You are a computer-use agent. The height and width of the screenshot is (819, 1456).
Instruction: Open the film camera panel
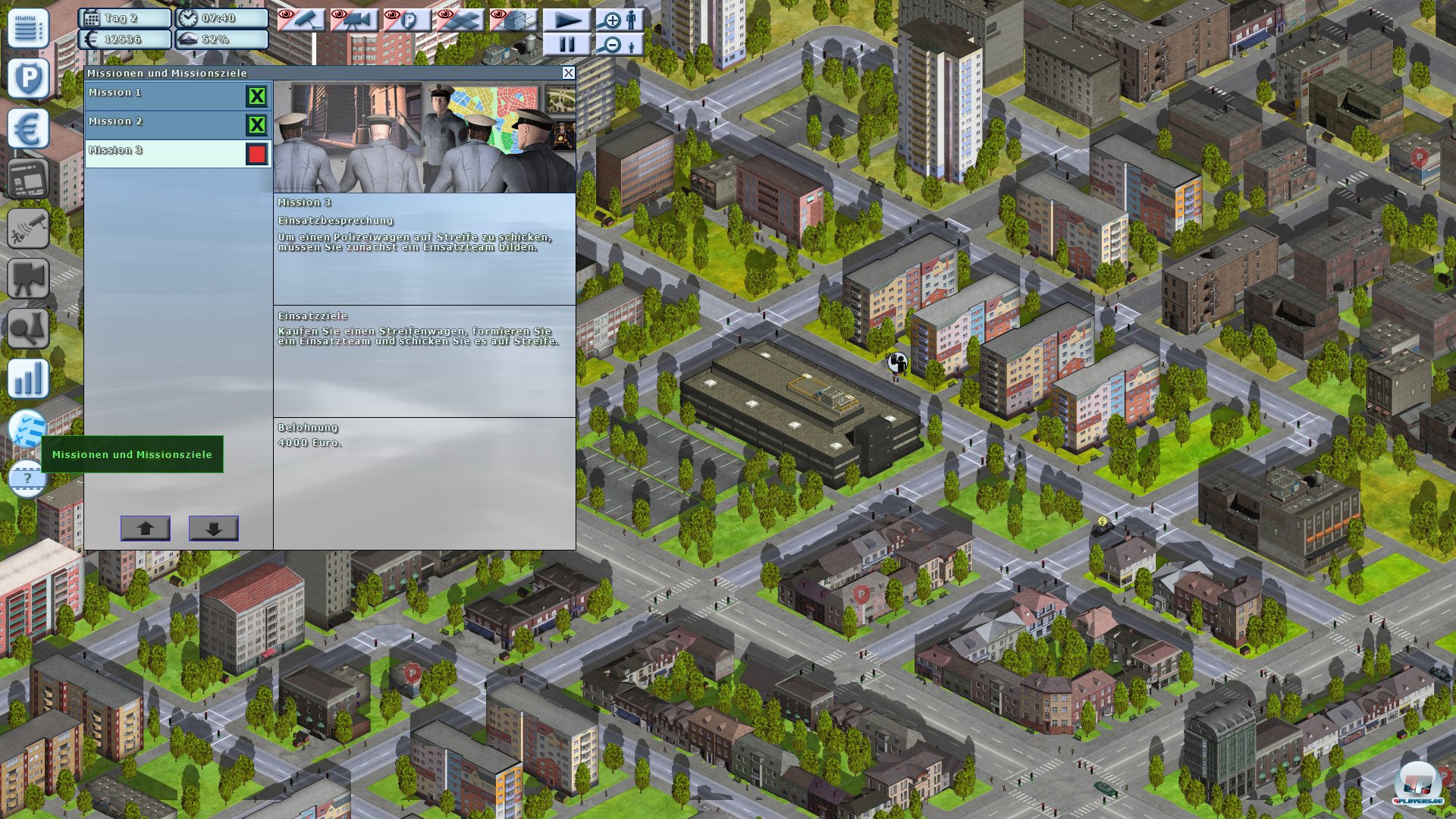28,278
